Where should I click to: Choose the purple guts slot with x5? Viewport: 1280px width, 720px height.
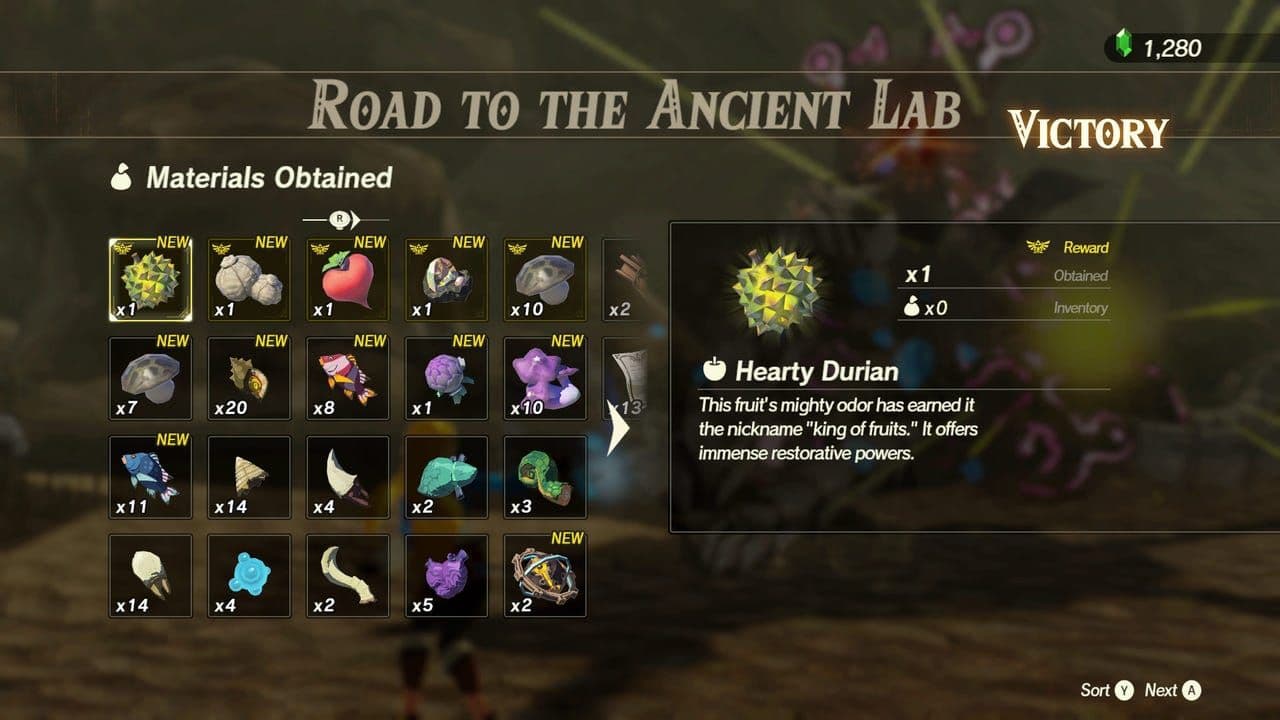(446, 575)
